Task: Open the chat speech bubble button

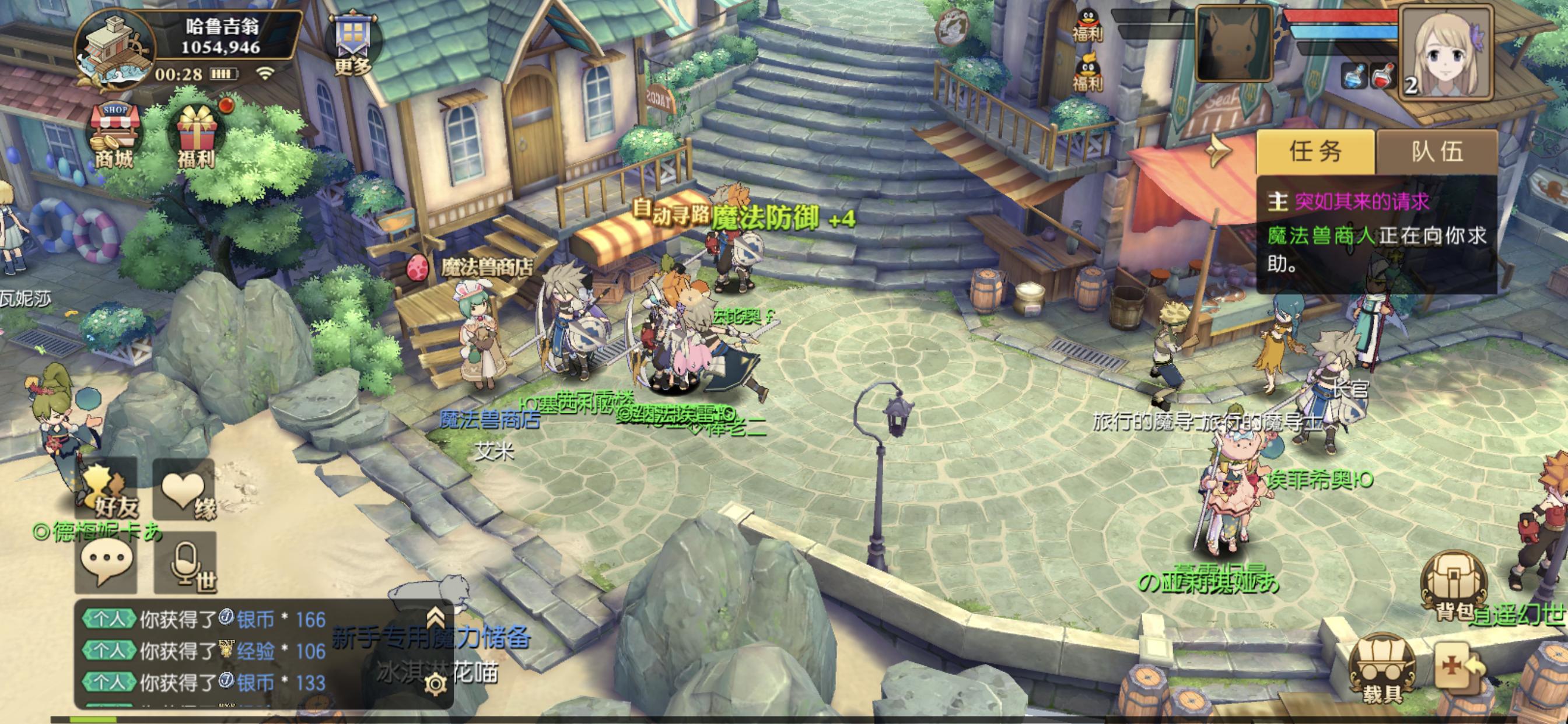Action: point(106,563)
